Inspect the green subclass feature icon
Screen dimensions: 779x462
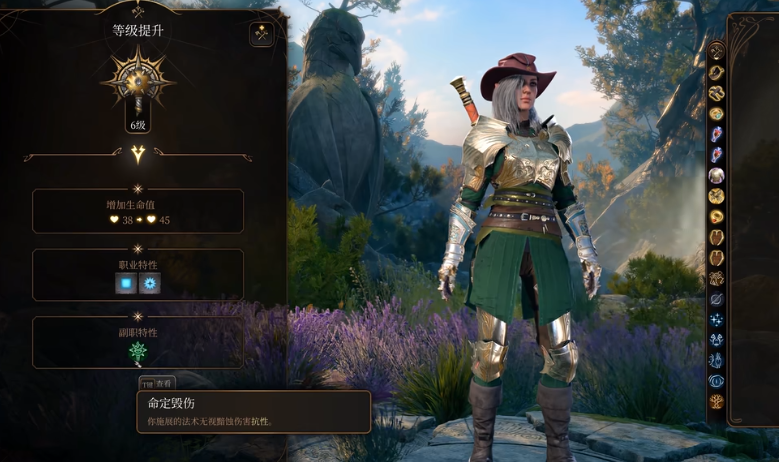pos(138,351)
